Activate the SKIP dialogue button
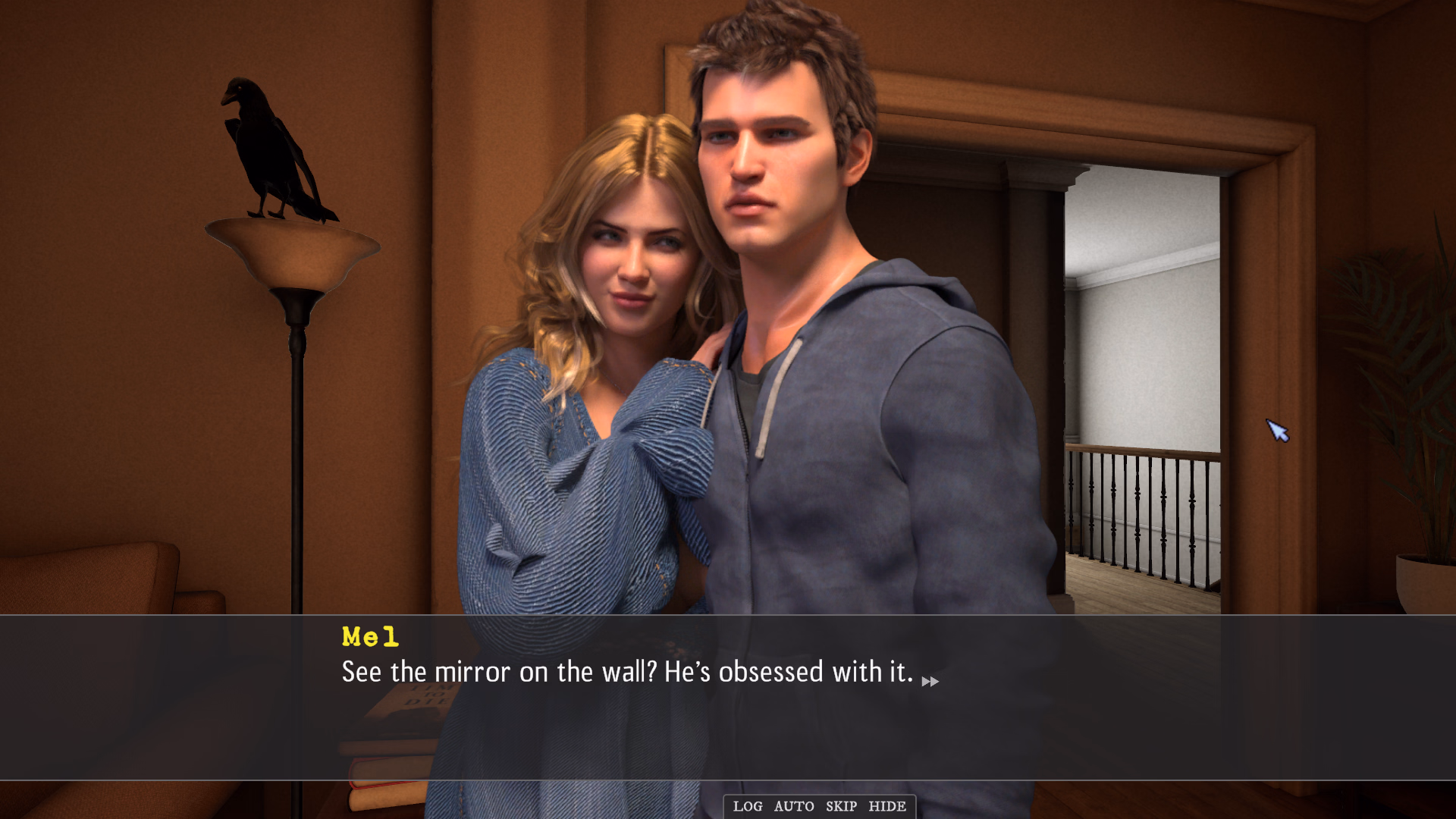Screen dimensions: 1456x819 pyautogui.click(x=841, y=807)
